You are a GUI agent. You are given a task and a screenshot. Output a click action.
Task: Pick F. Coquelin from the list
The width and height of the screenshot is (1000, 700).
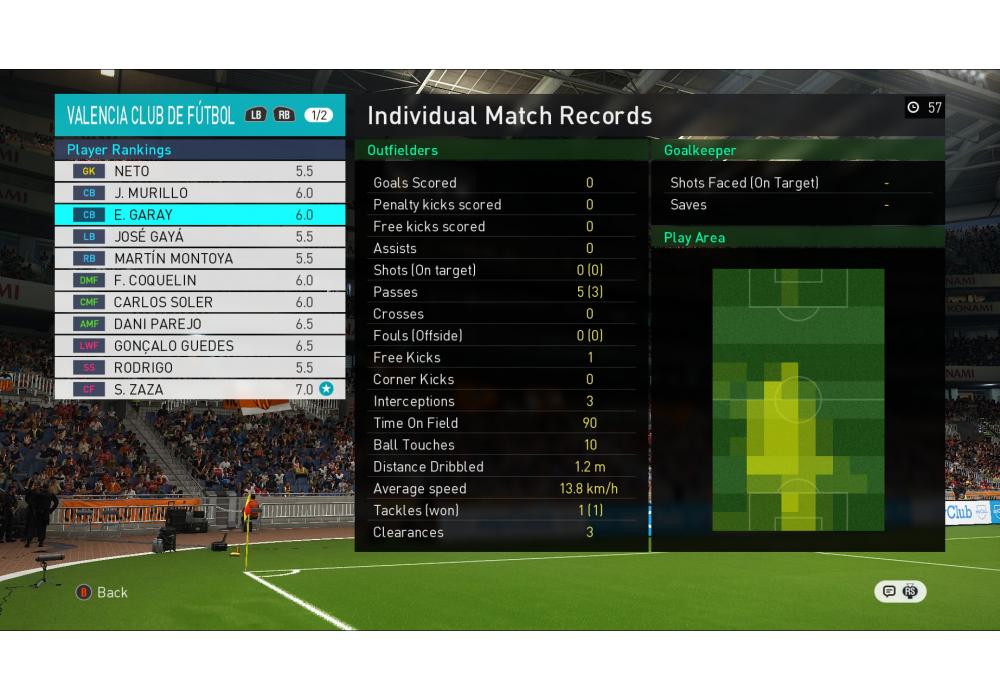pos(200,281)
